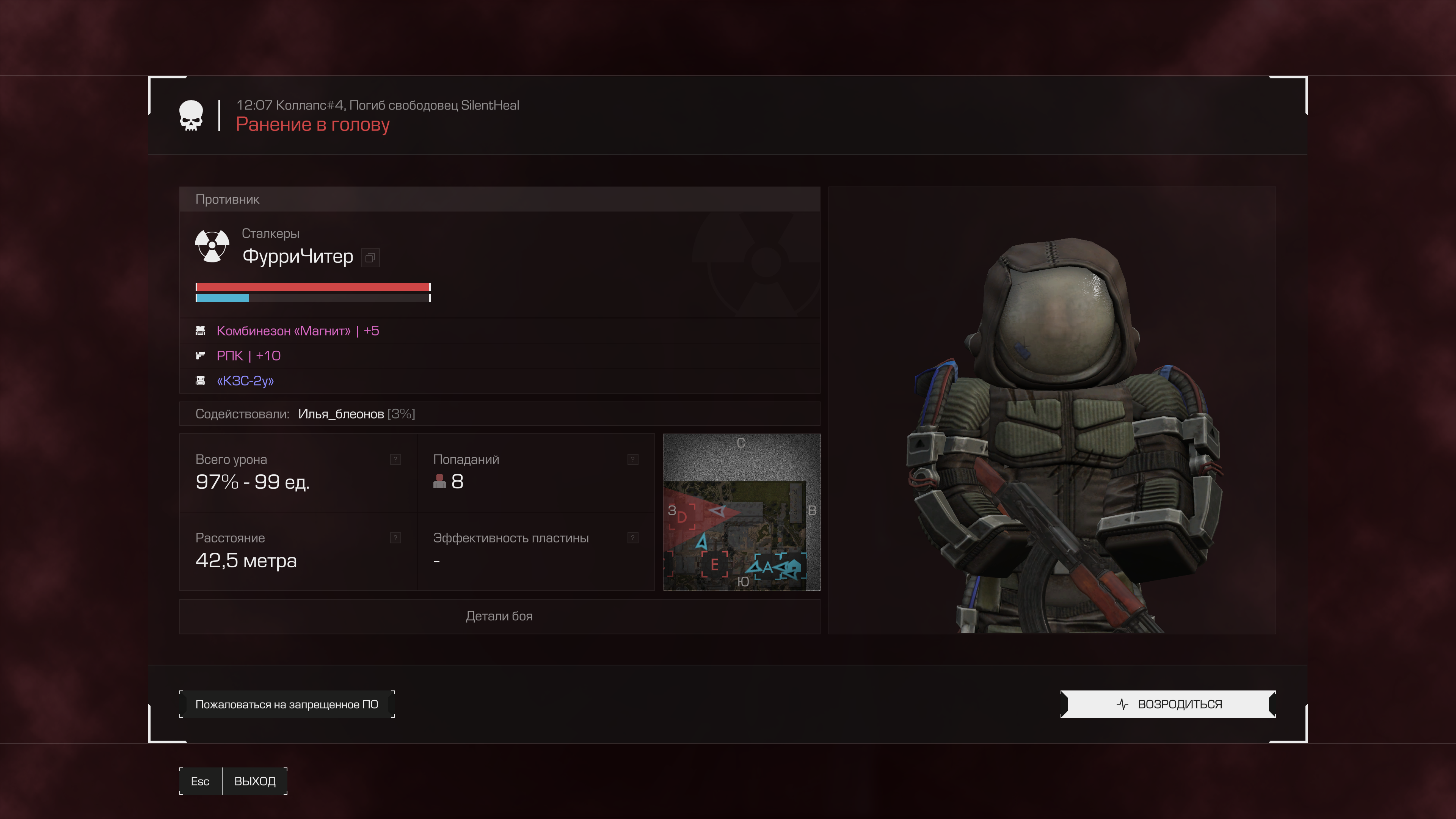
Task: Show the Всего урона help tooltip icon
Action: (395, 460)
